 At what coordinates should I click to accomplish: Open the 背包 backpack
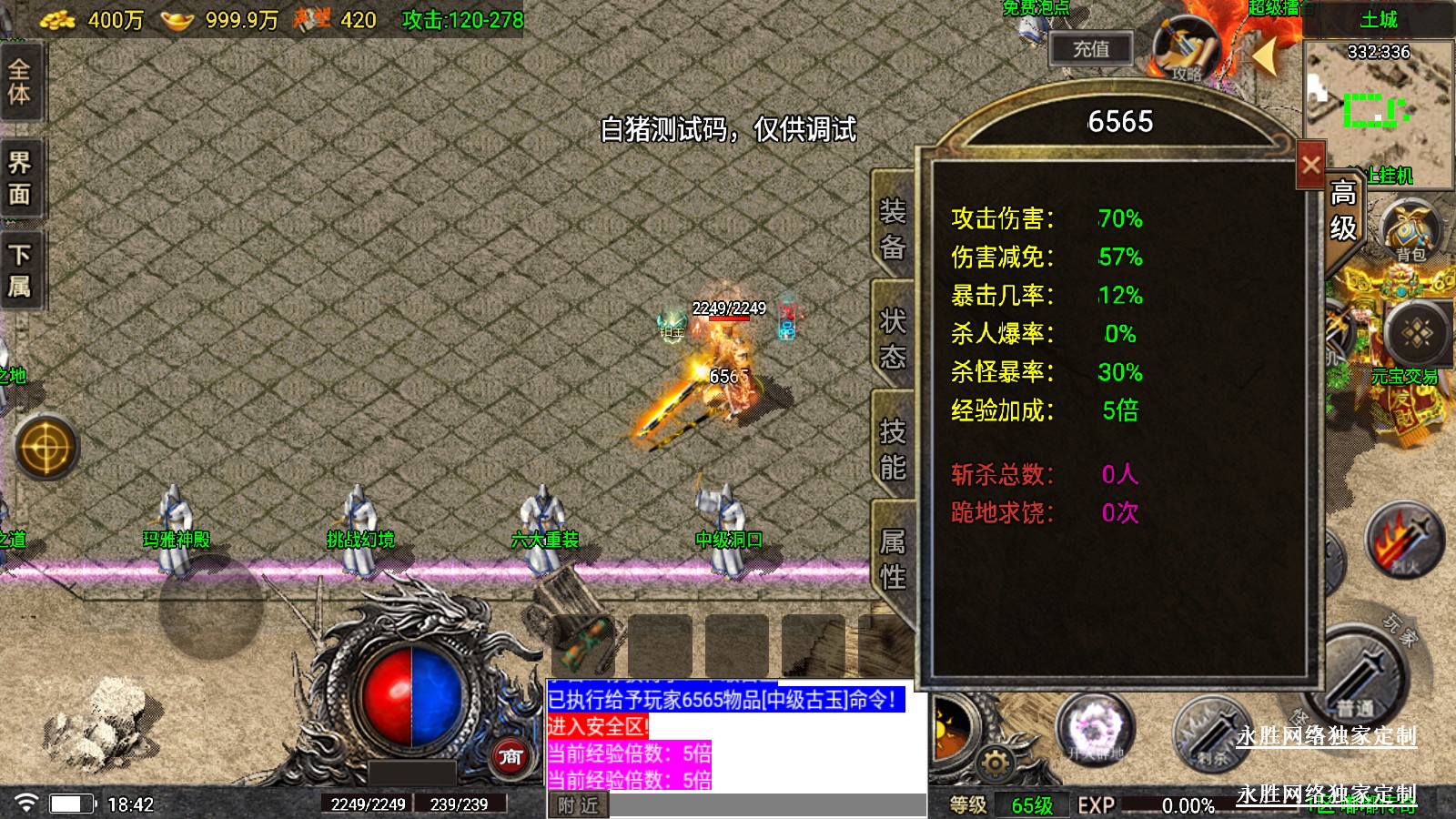(1410, 230)
